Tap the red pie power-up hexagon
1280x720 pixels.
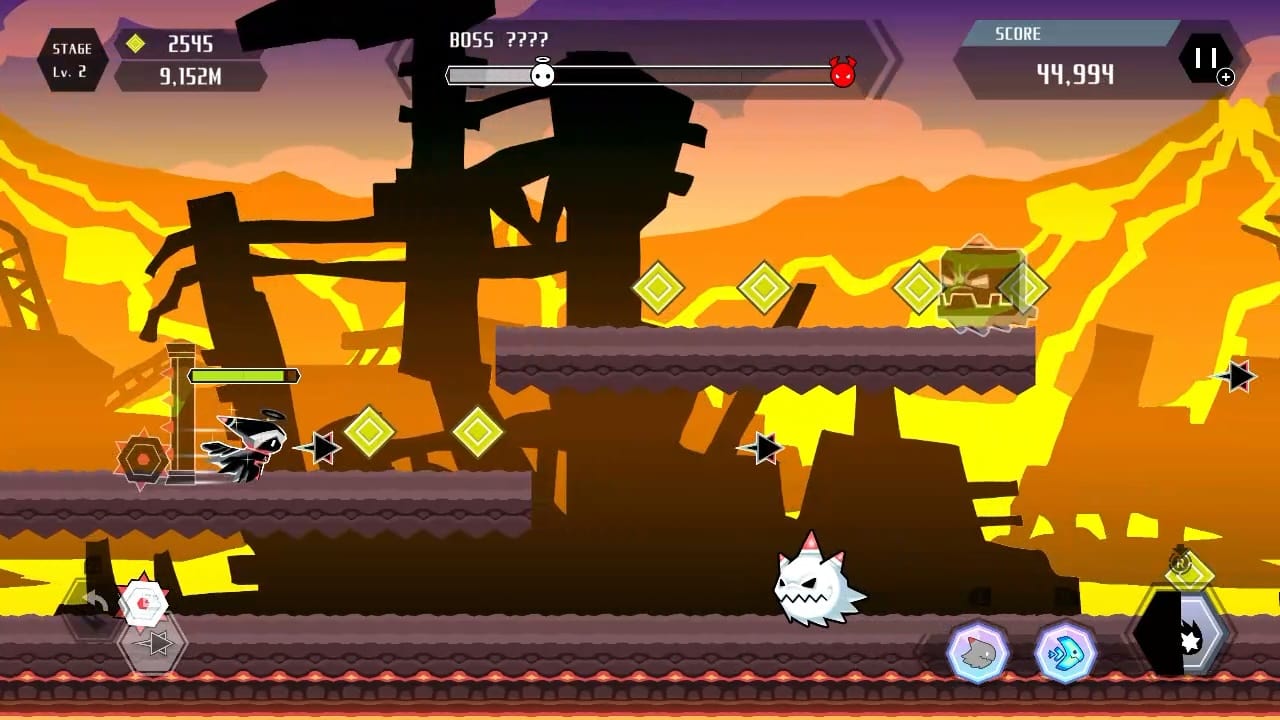pos(142,601)
